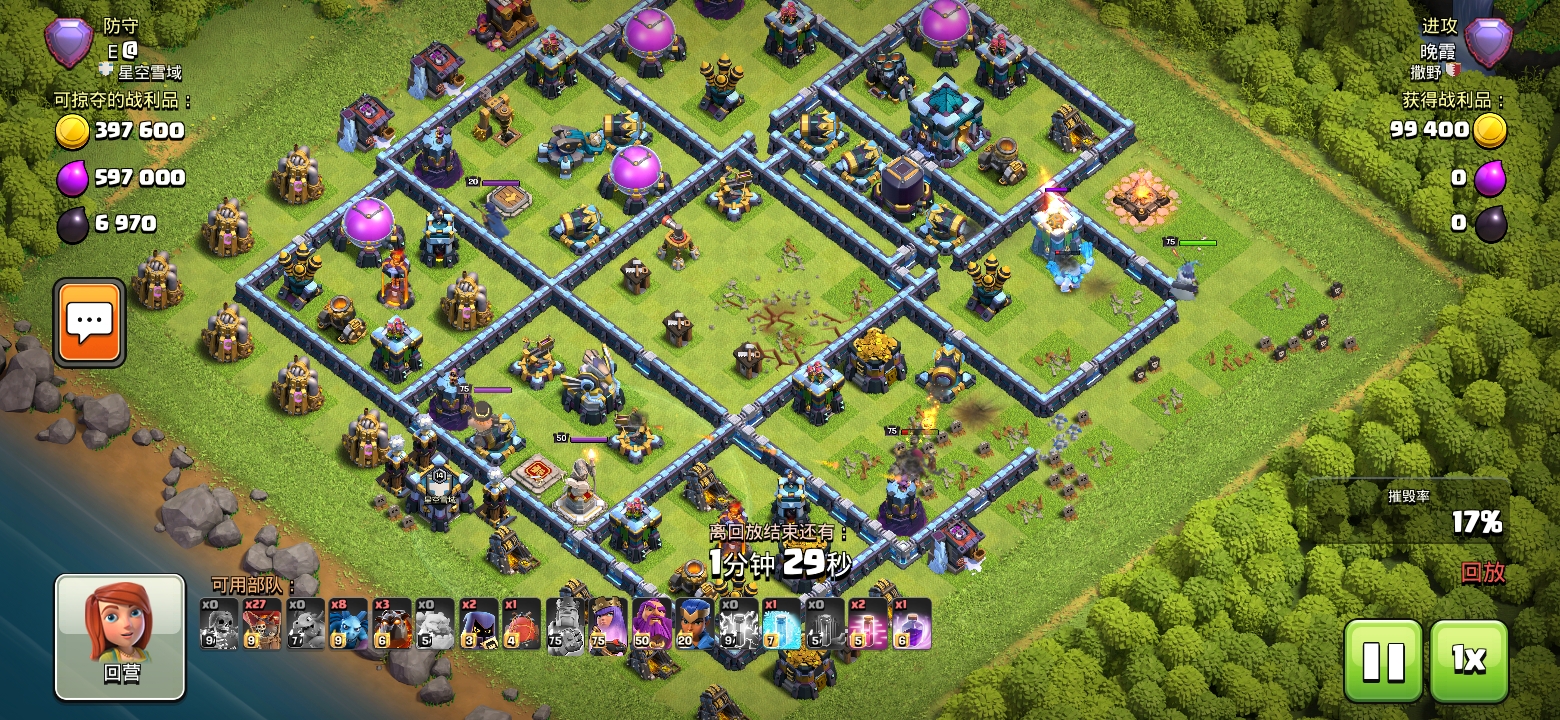Change the 1x replay speed
Screen dimensions: 1560x720
tap(1468, 660)
